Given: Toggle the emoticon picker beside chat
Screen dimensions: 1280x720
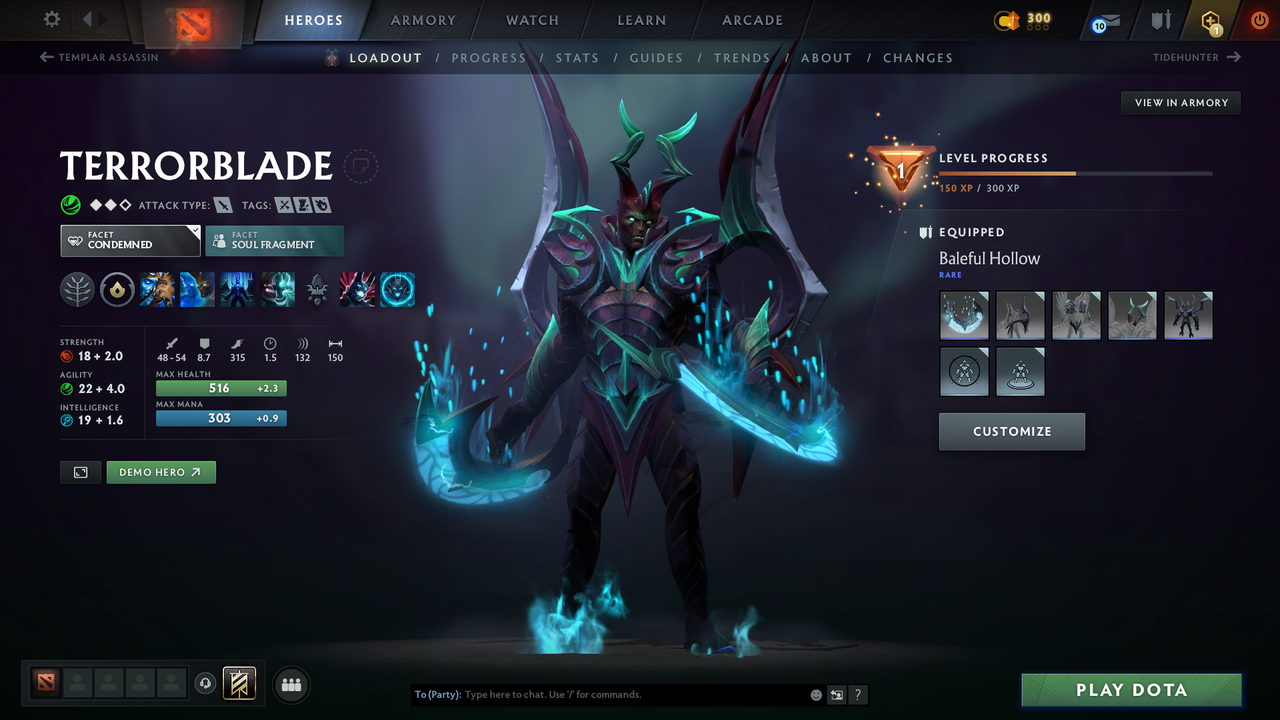Looking at the screenshot, I should coord(815,694).
